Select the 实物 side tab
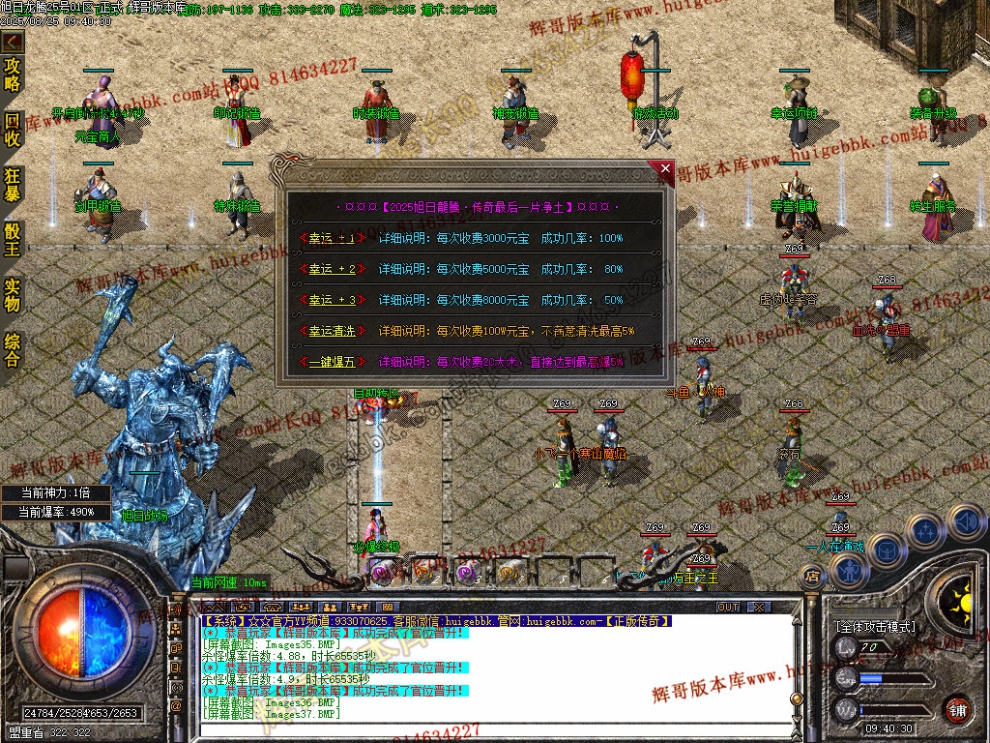This screenshot has height=743, width=990. [x=12, y=295]
